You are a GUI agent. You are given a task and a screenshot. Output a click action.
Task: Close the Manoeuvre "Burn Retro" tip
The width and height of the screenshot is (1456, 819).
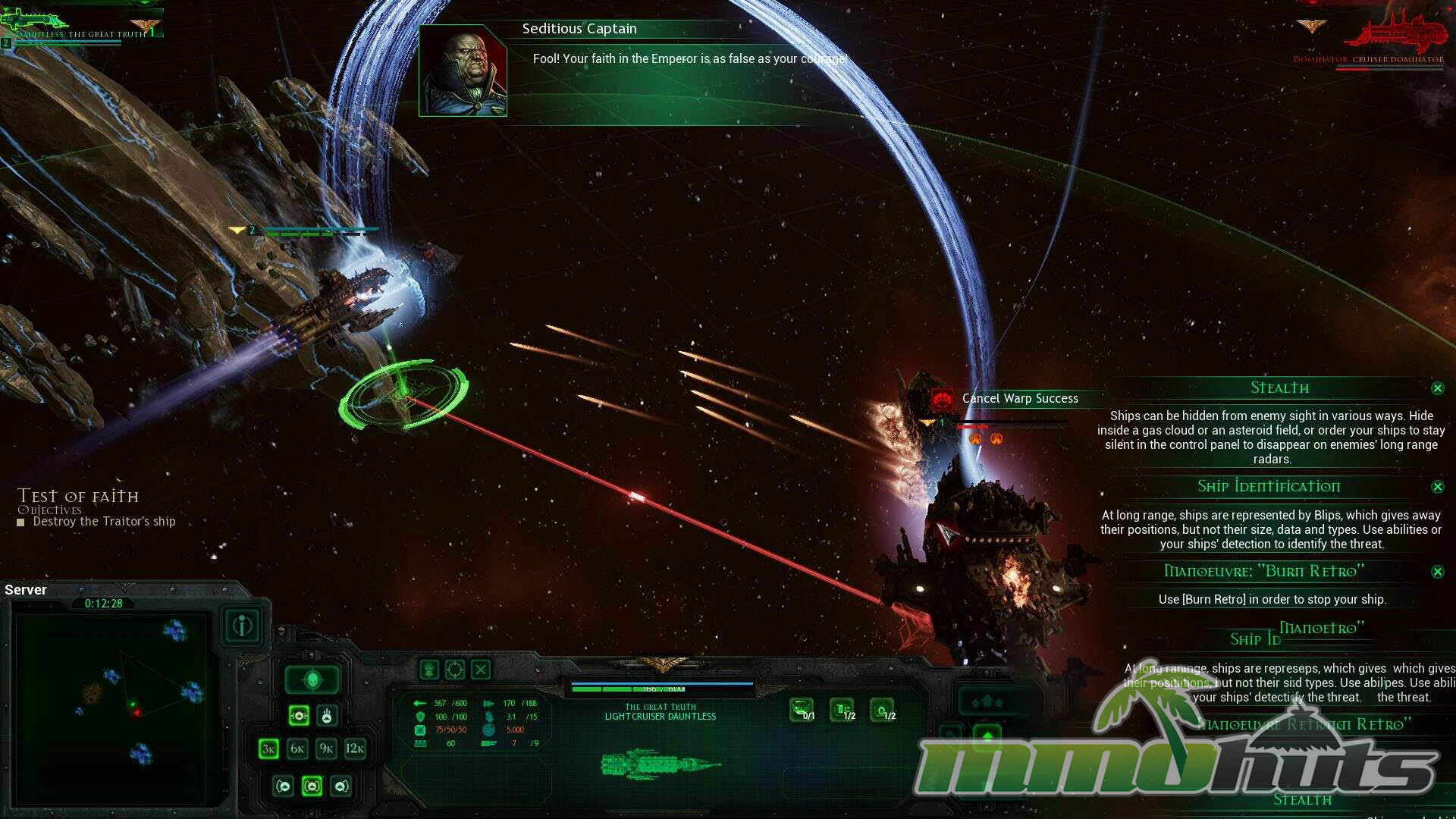point(1437,572)
